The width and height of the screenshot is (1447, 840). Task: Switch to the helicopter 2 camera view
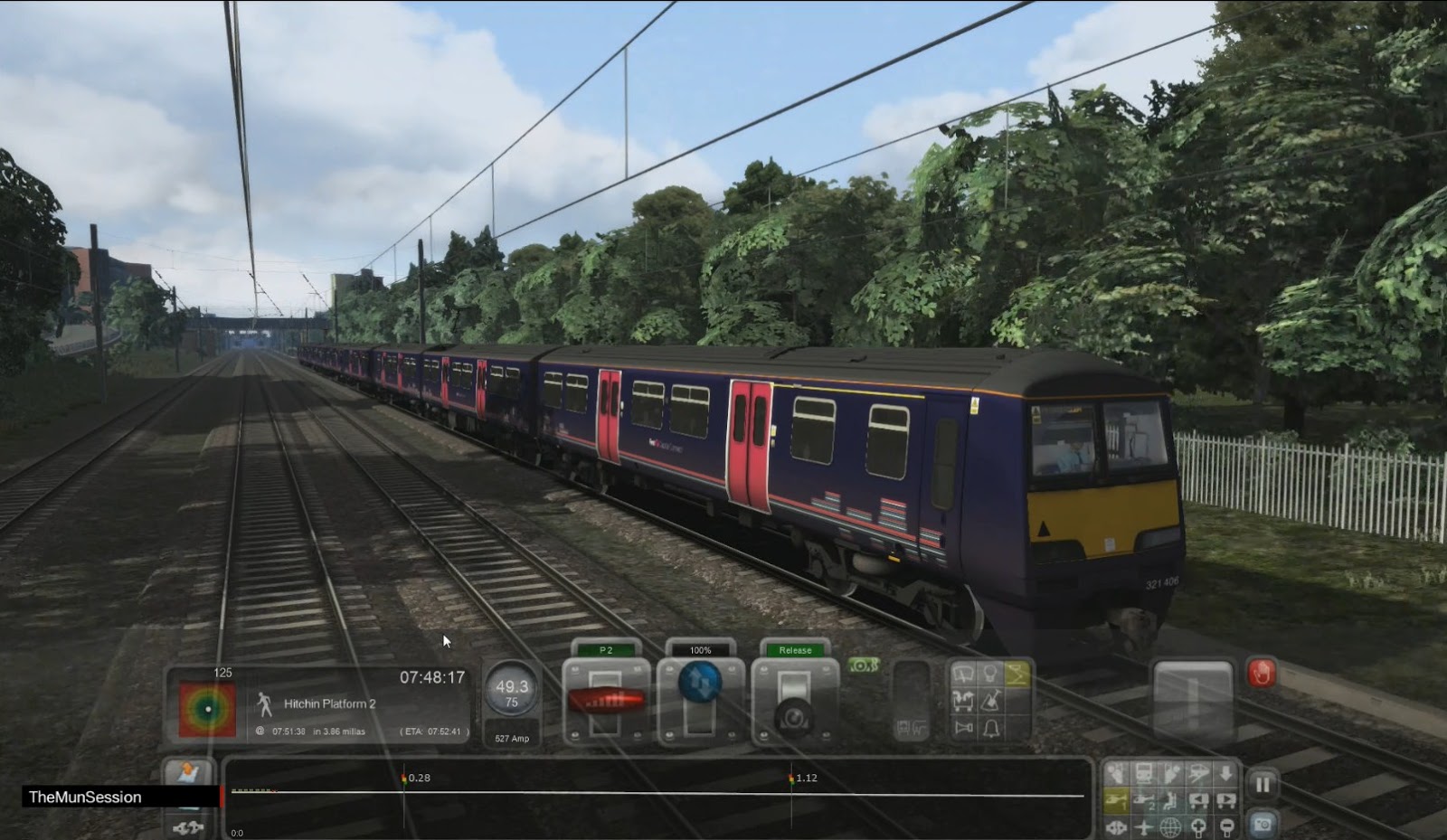coord(1143,801)
